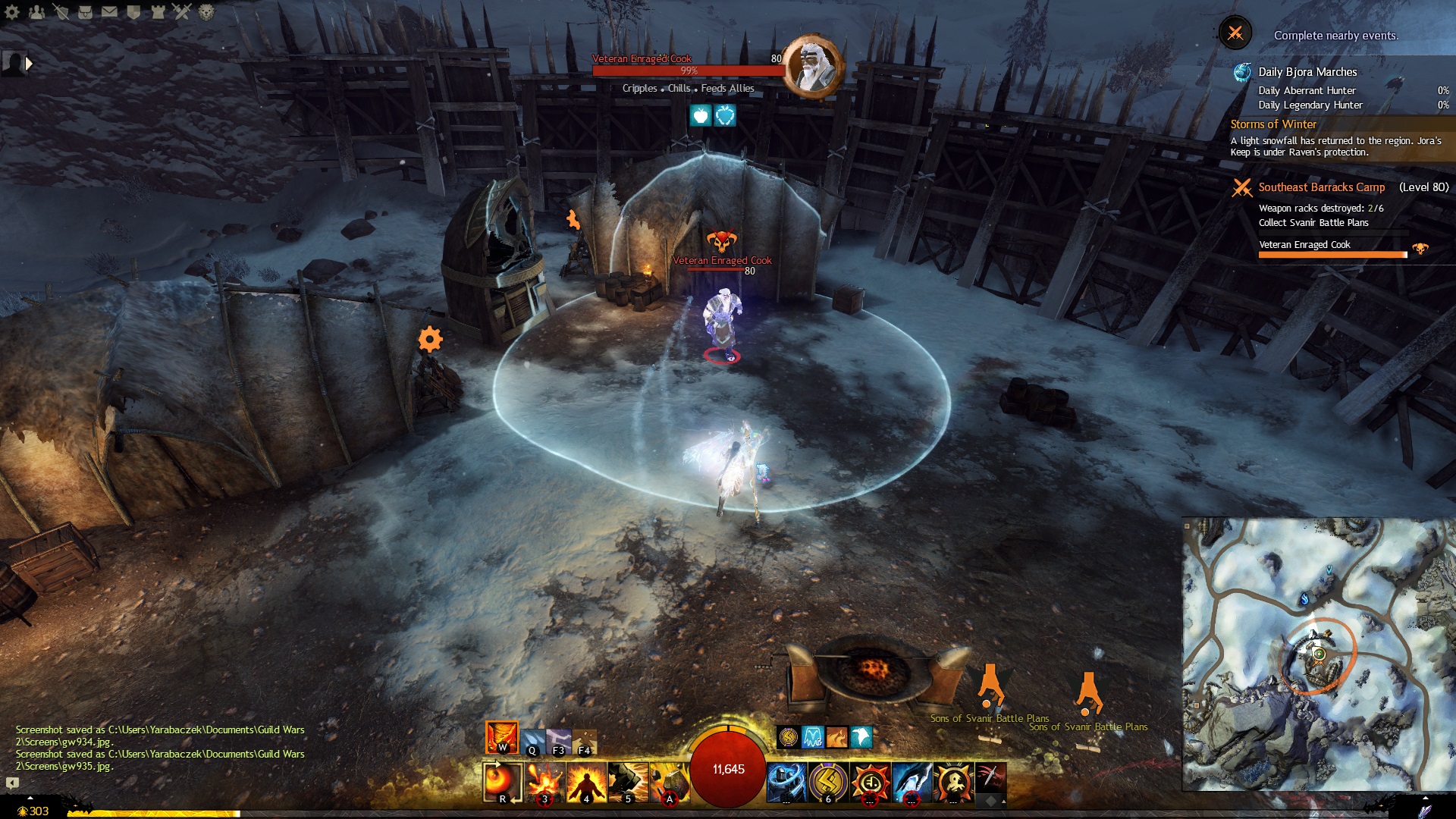
Task: Use the burning figure skill in slot 4
Action: pyautogui.click(x=586, y=783)
